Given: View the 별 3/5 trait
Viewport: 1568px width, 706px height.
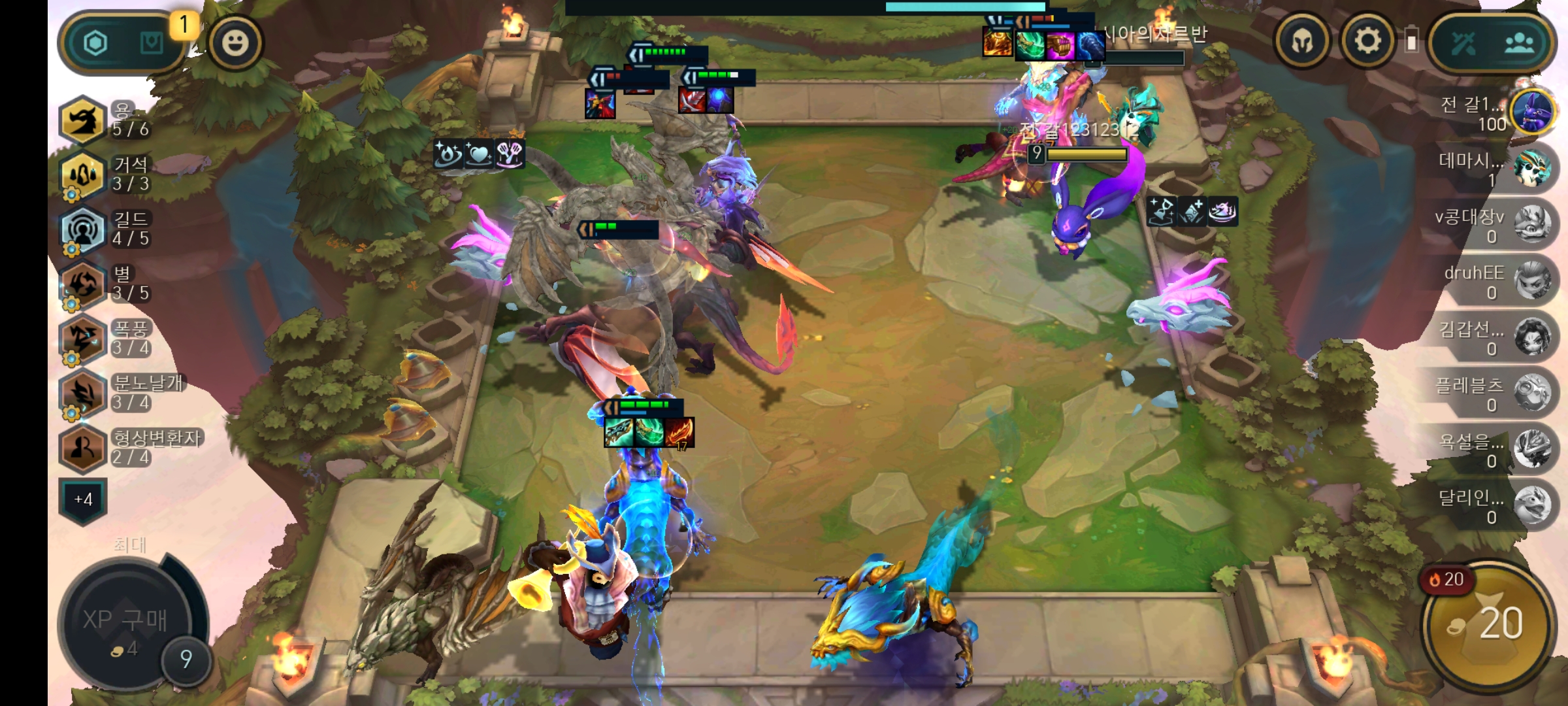Looking at the screenshot, I should [x=83, y=285].
